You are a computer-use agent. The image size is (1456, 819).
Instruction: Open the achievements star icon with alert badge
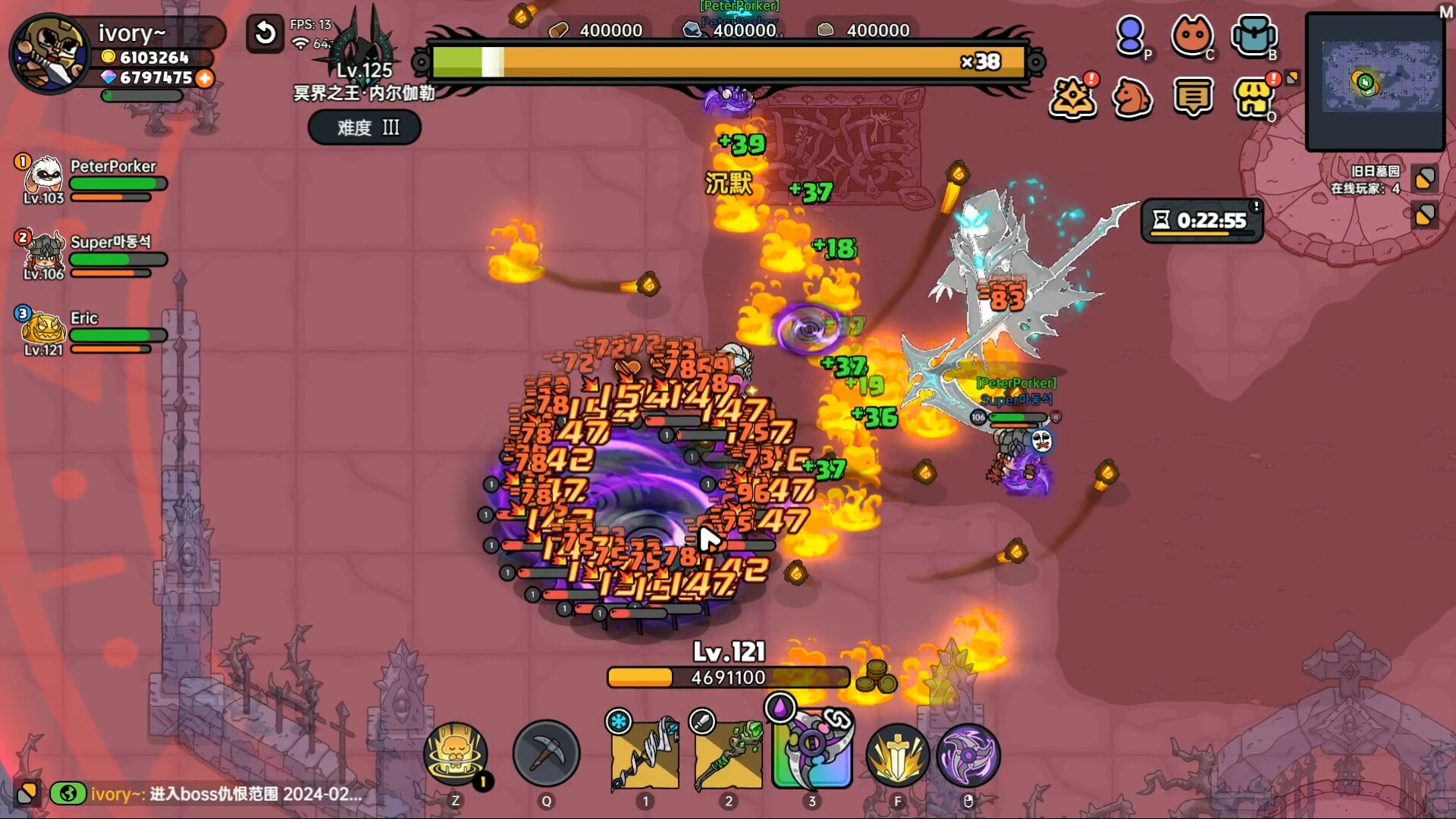(x=1072, y=97)
